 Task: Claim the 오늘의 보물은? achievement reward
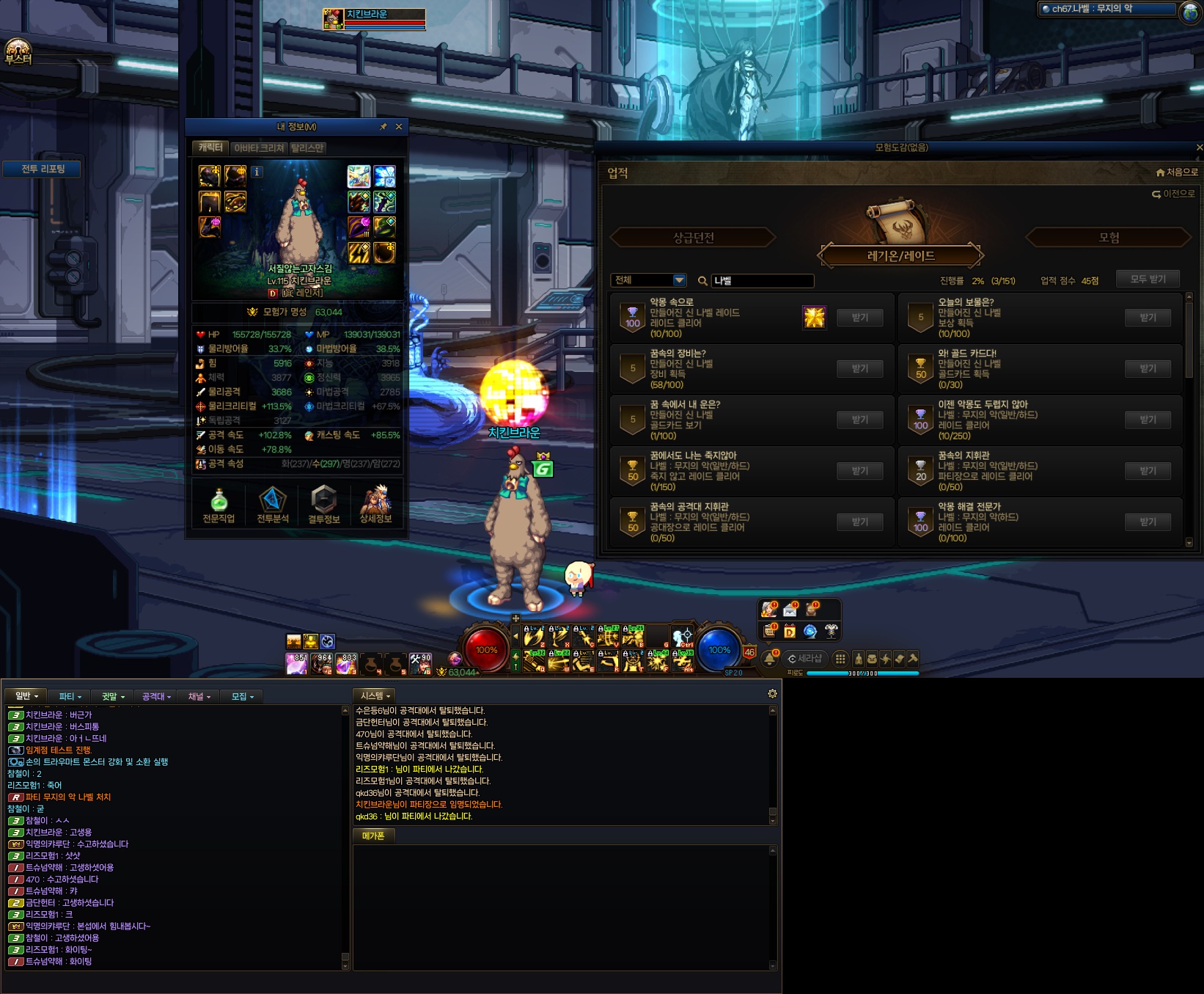(x=1148, y=318)
